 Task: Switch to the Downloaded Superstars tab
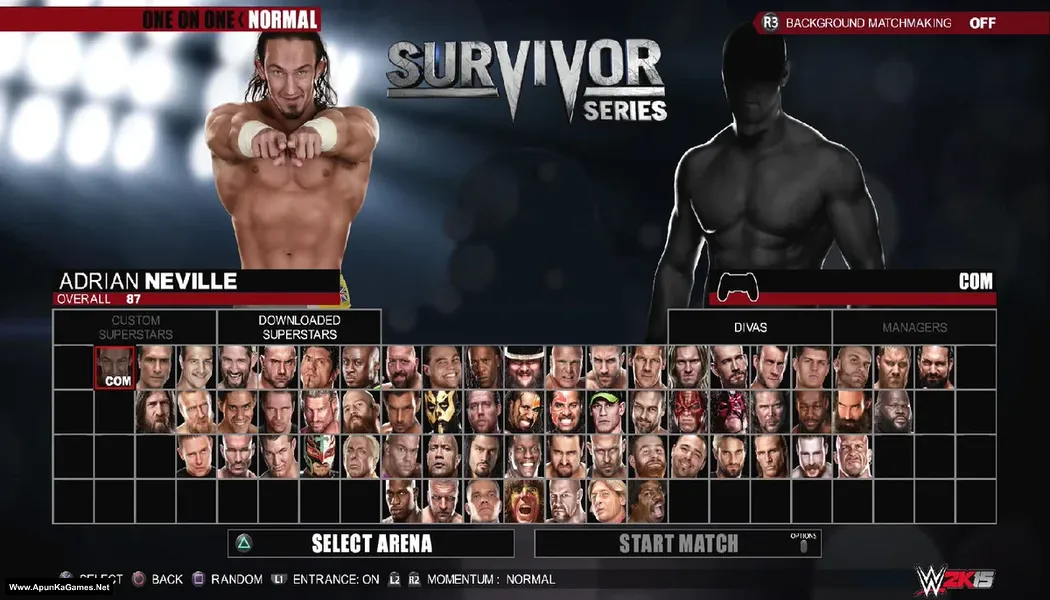point(298,327)
